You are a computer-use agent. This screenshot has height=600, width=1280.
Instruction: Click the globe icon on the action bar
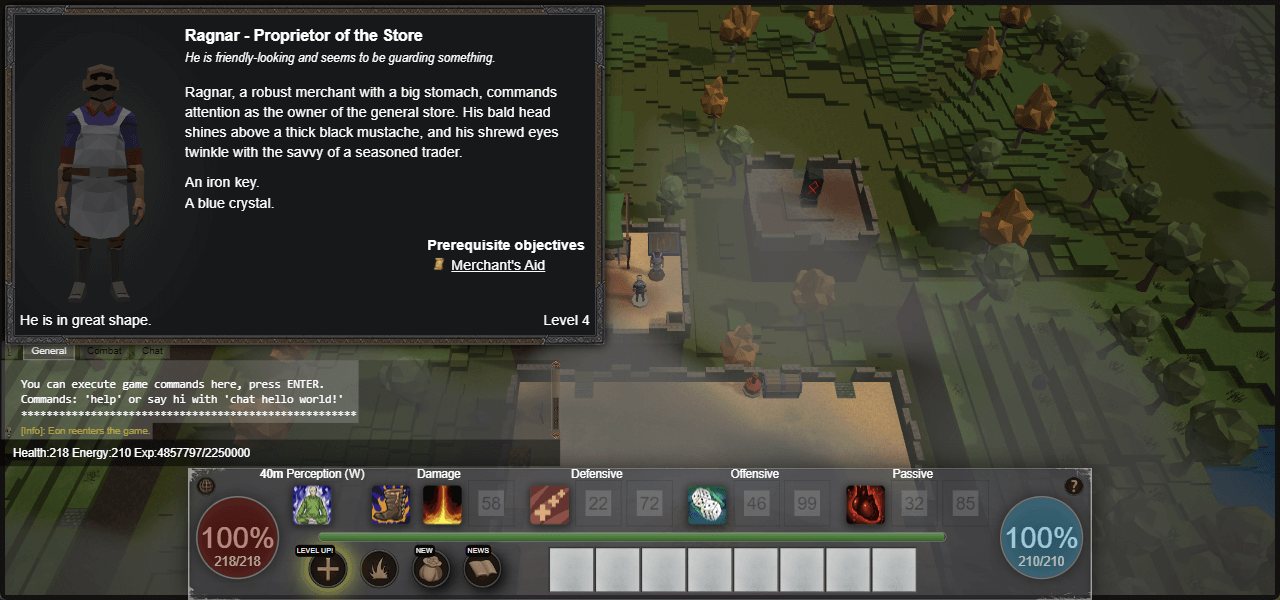tap(207, 486)
